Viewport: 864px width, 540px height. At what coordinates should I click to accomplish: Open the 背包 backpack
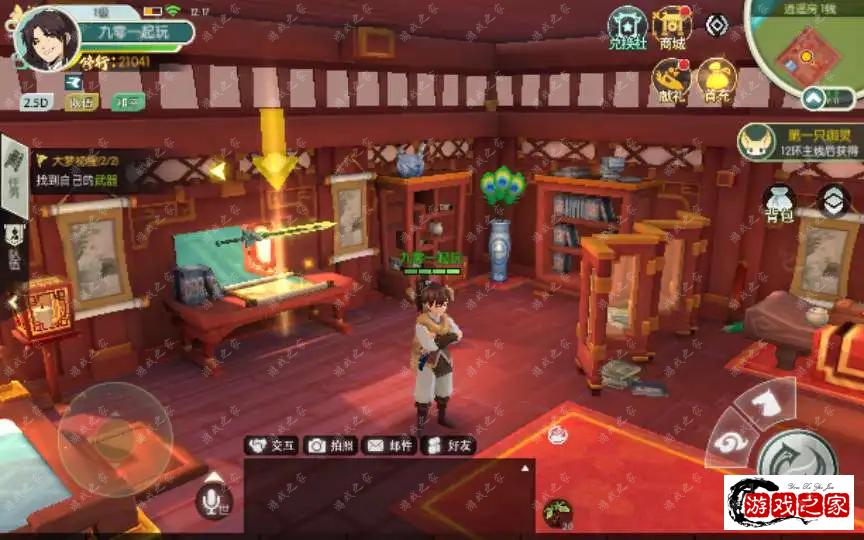(779, 204)
